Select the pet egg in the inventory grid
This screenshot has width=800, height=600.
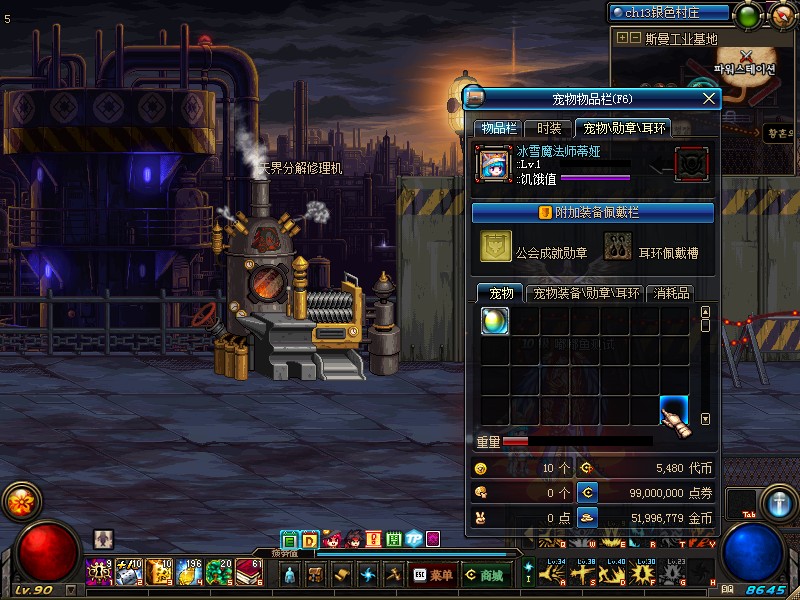click(x=495, y=321)
